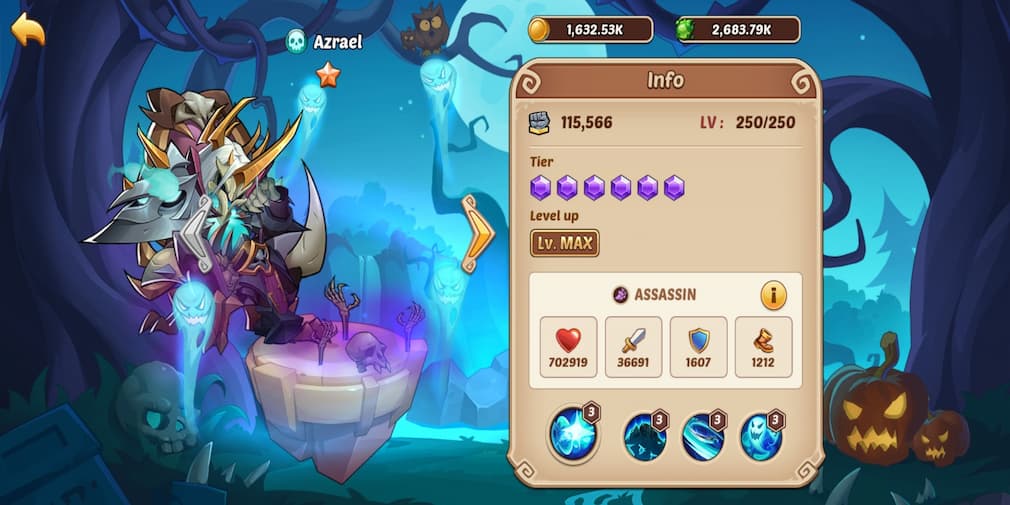Inspect the shield armor stat box

point(698,347)
